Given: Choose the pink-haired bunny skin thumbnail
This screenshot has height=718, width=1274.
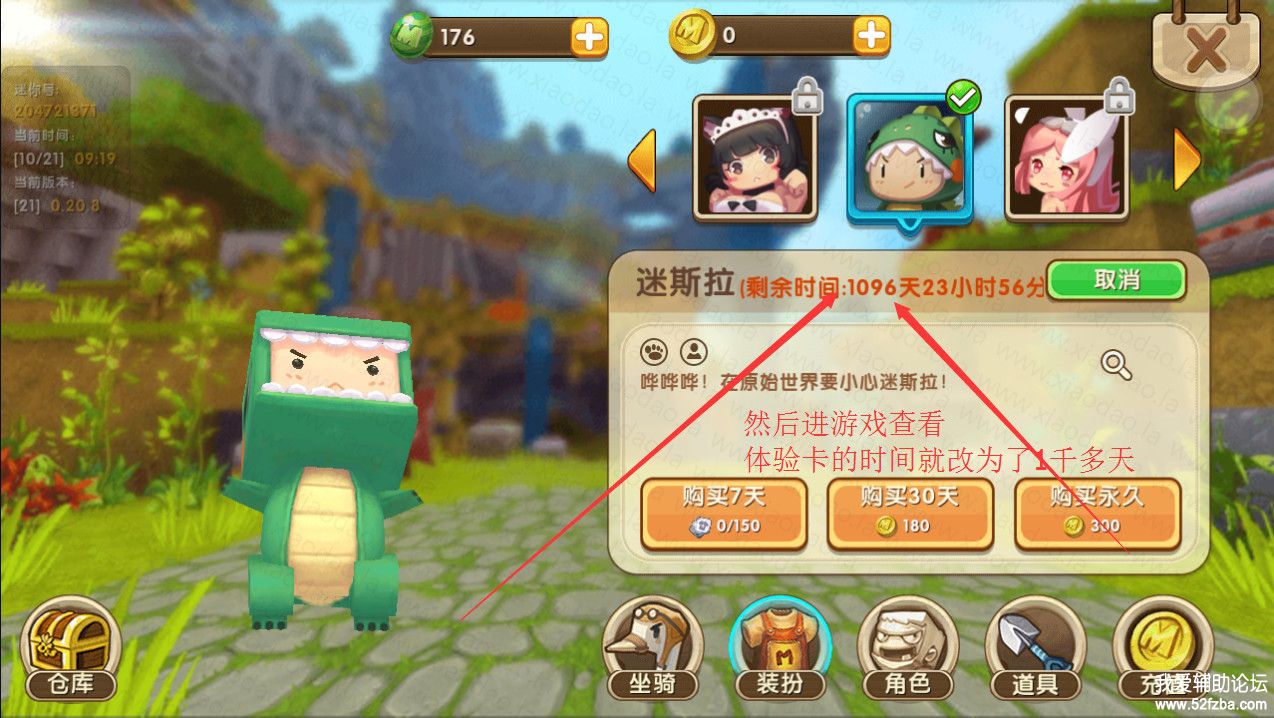Looking at the screenshot, I should tap(1066, 157).
